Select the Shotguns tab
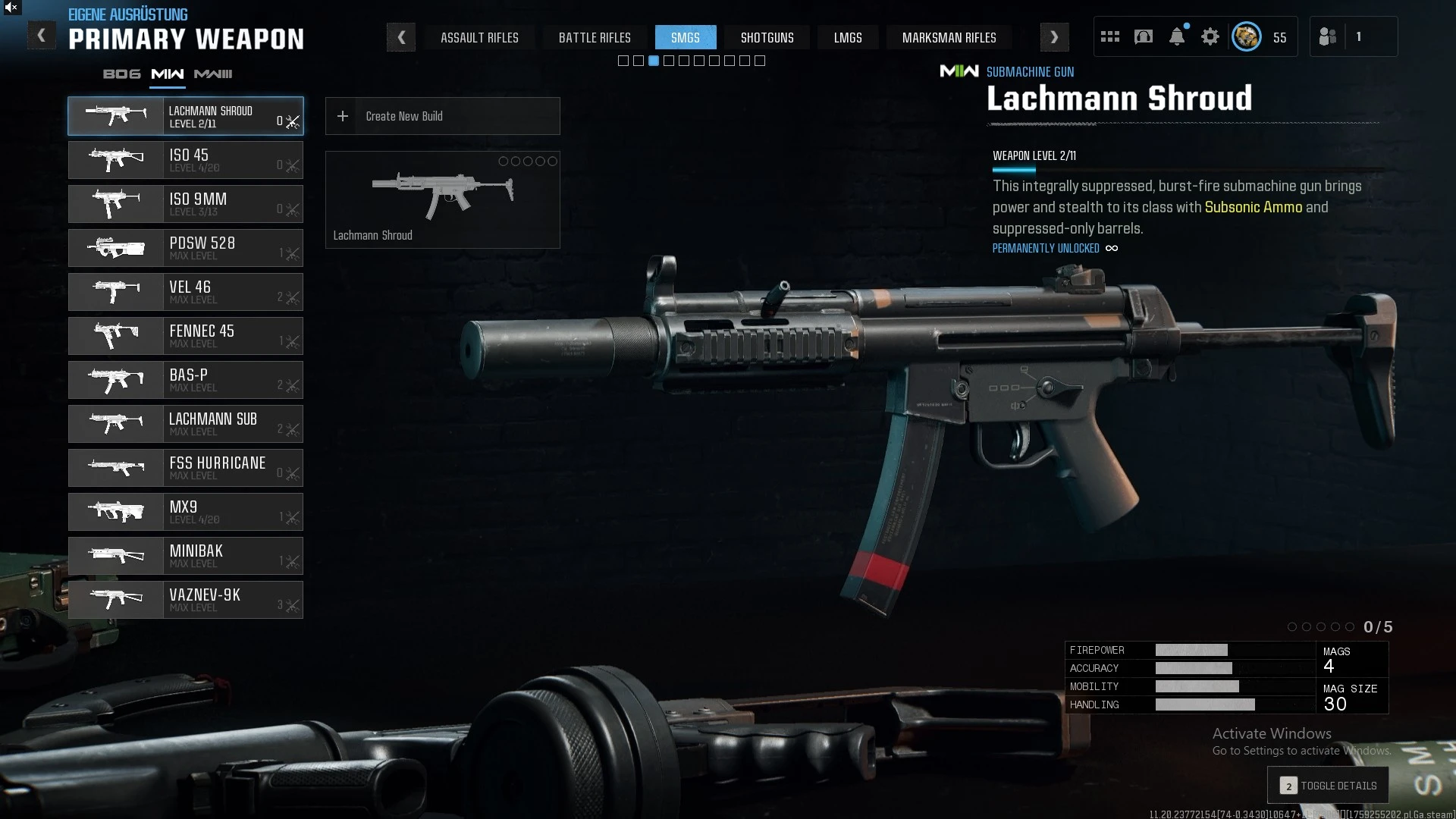 [x=767, y=37]
